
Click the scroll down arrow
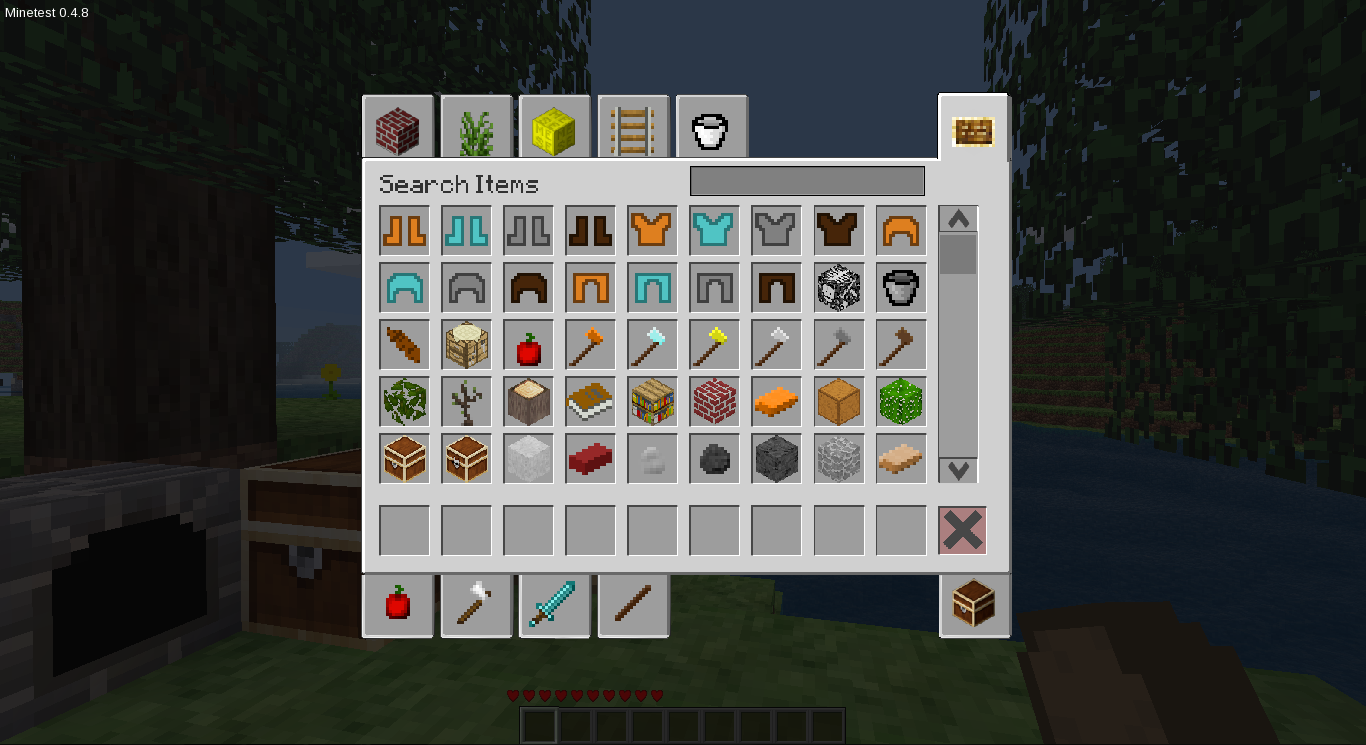click(x=957, y=470)
